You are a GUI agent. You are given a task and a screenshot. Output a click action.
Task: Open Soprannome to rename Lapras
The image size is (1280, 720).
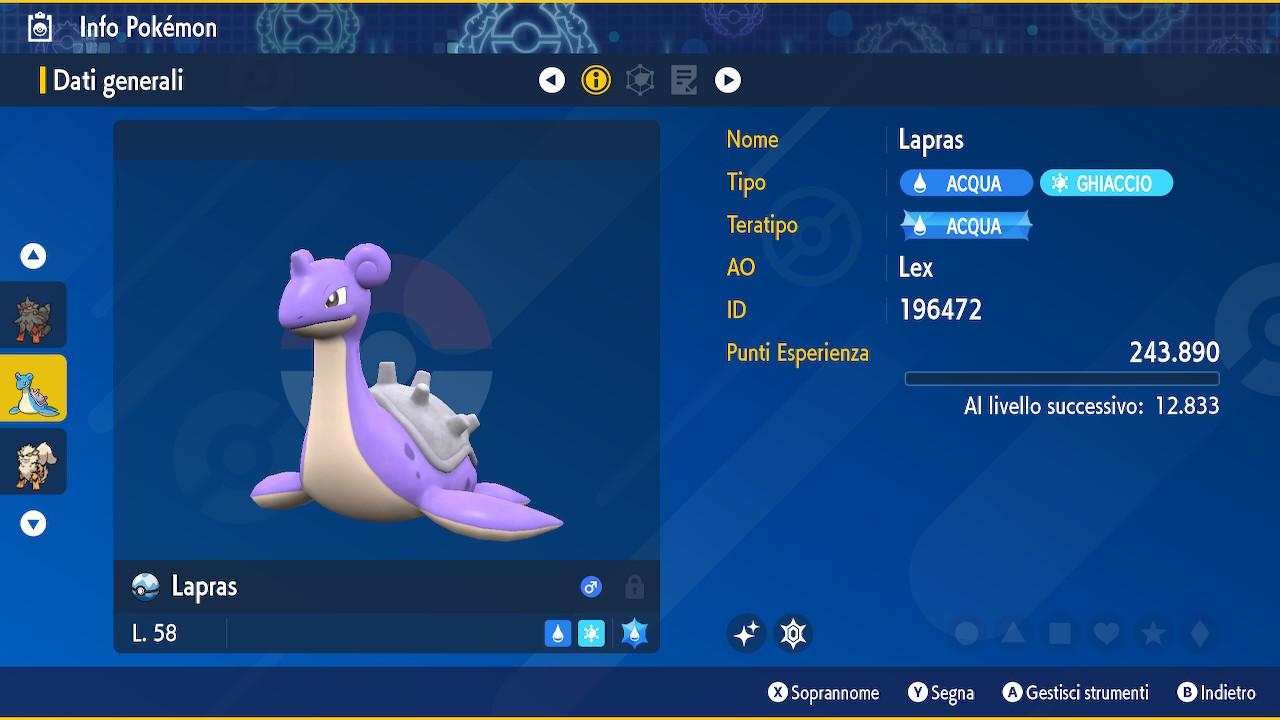click(823, 693)
